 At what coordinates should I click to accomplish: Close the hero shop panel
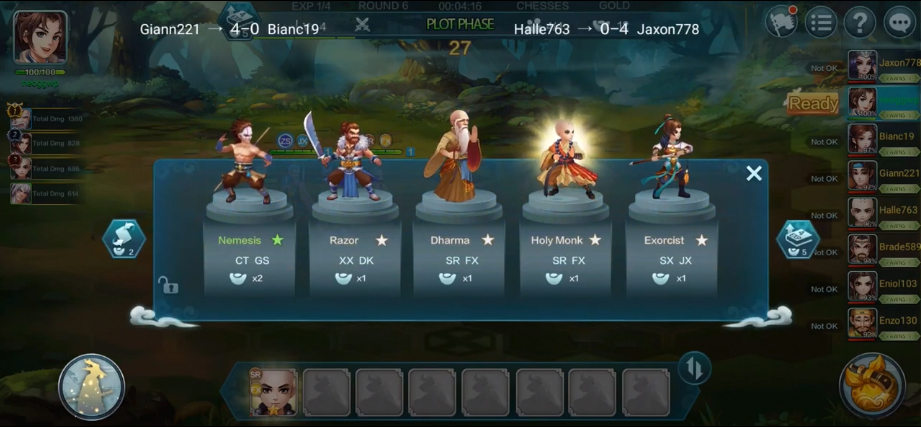point(754,174)
